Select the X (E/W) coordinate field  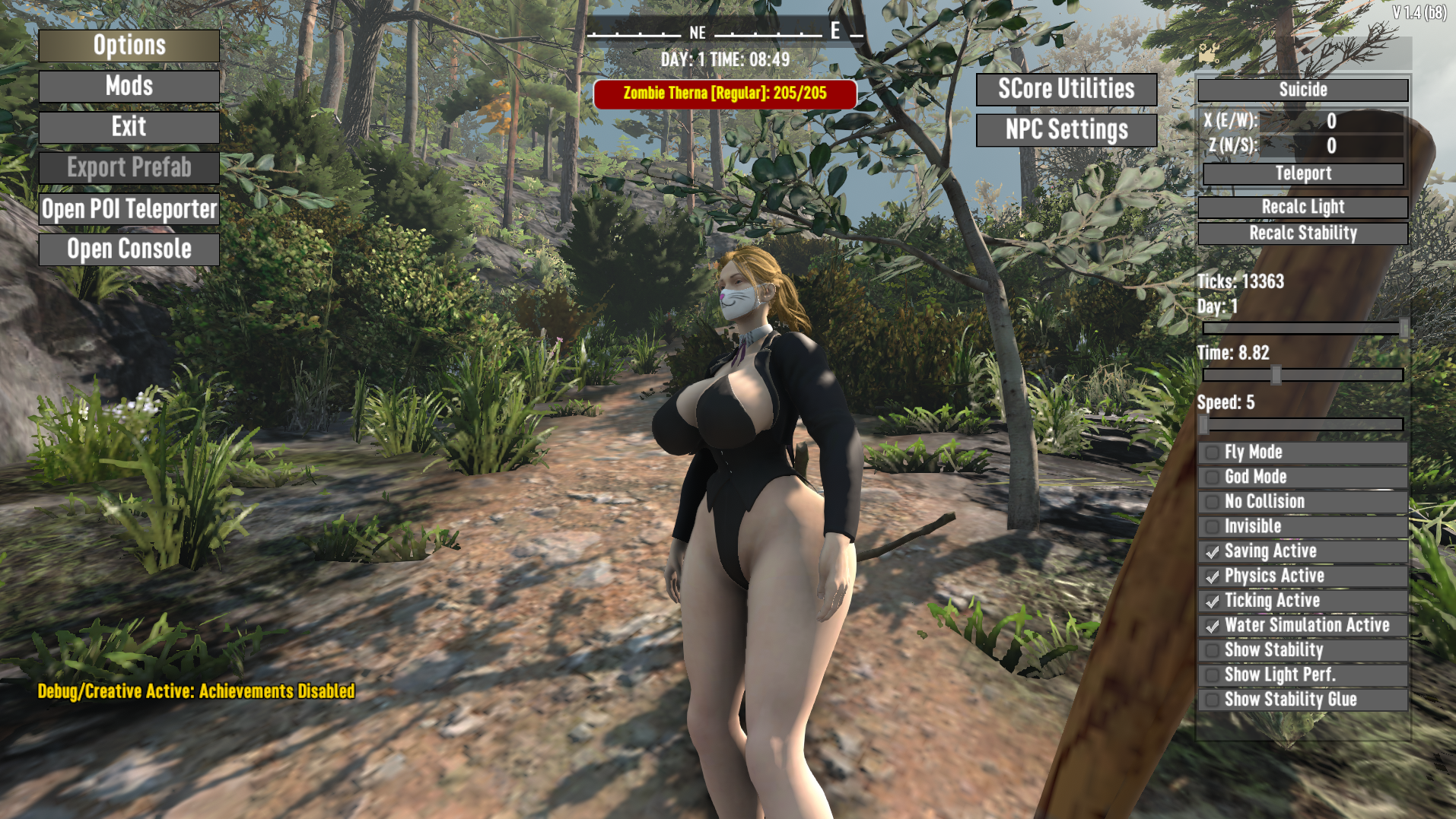tap(1330, 121)
